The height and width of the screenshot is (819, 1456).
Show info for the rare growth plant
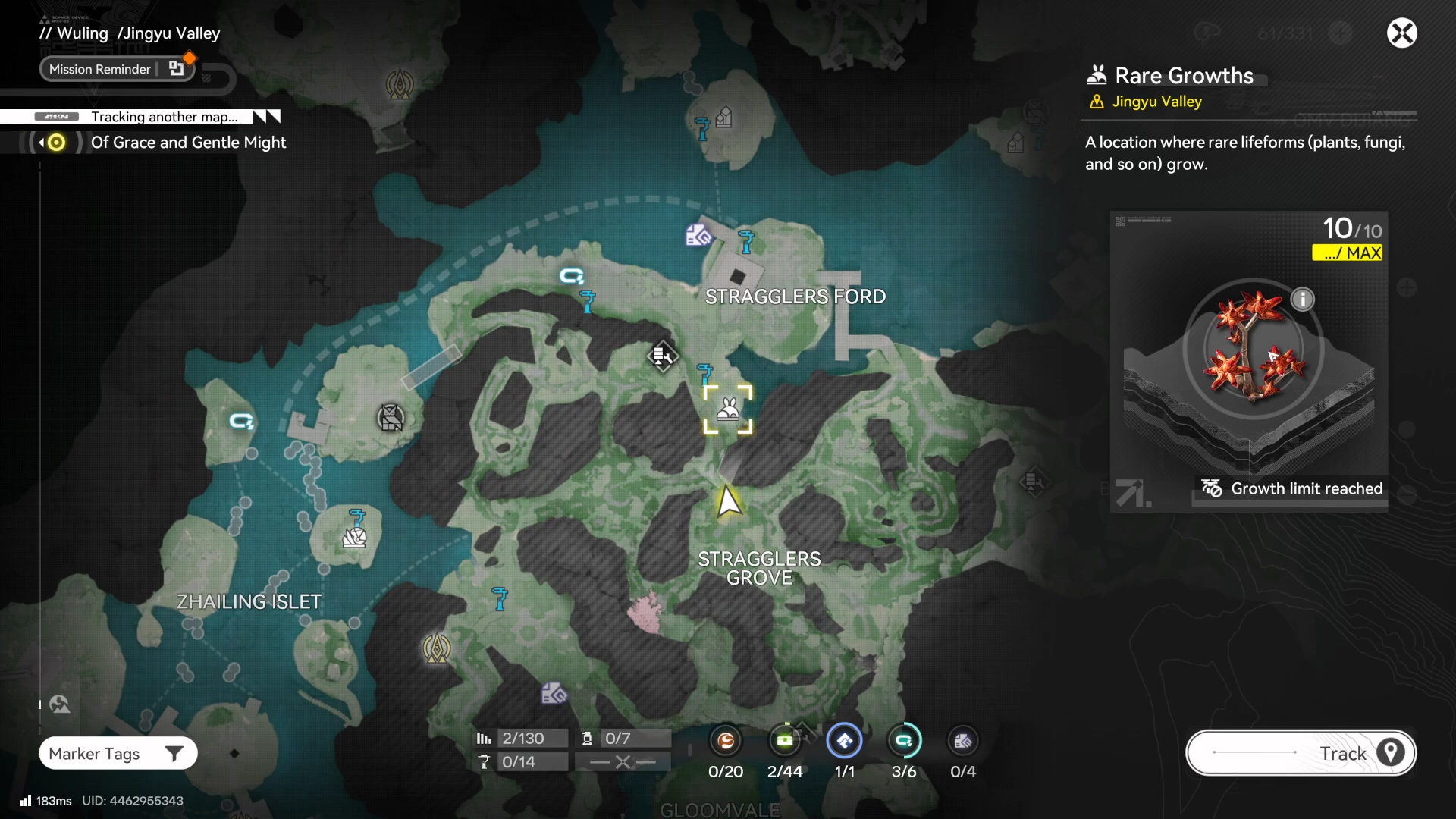pyautogui.click(x=1302, y=300)
